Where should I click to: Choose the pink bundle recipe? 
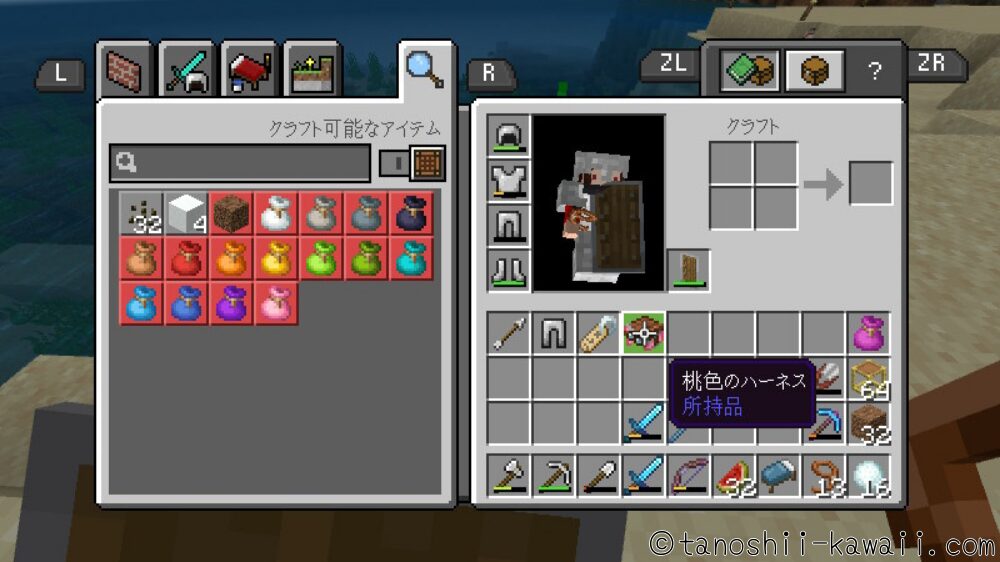click(x=275, y=303)
